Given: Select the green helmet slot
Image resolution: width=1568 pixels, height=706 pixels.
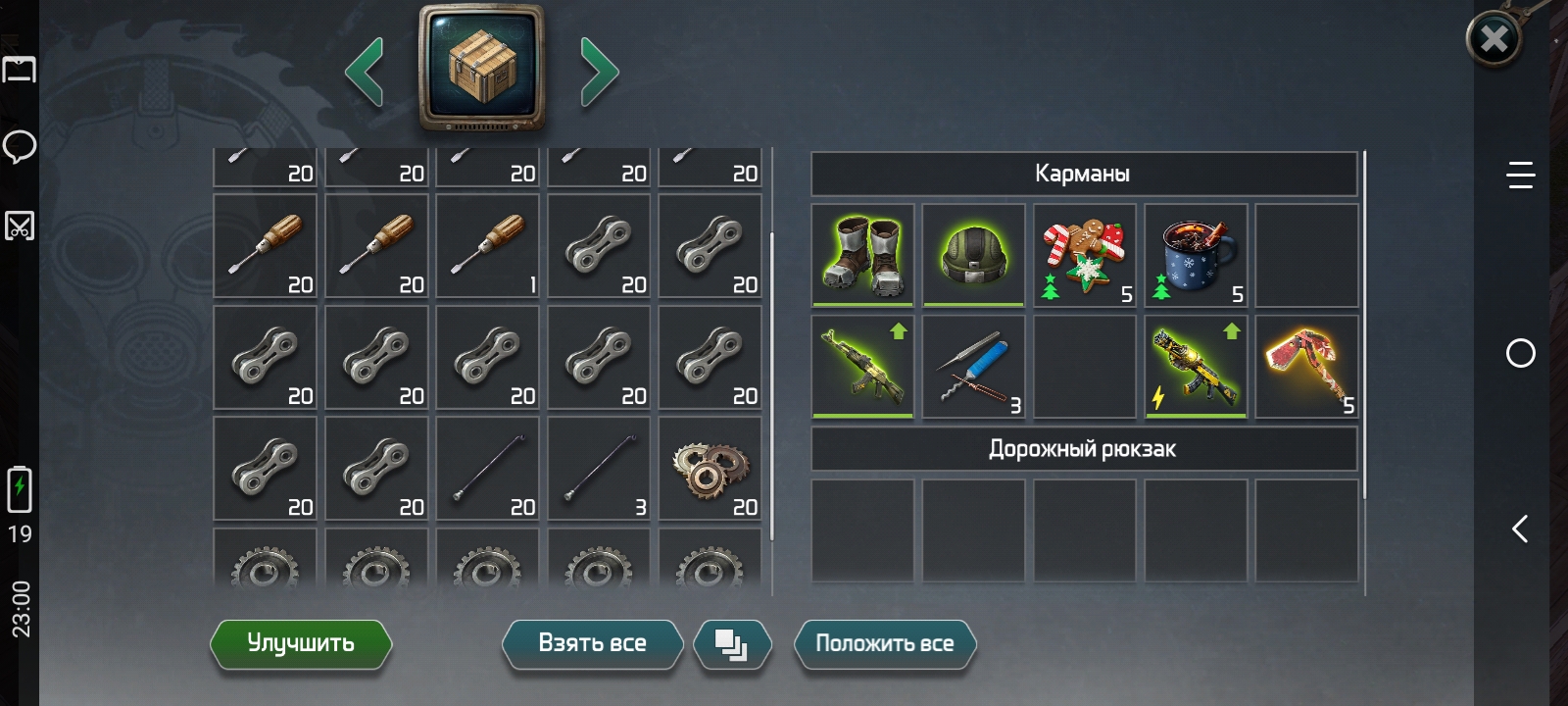Looking at the screenshot, I should tap(973, 256).
